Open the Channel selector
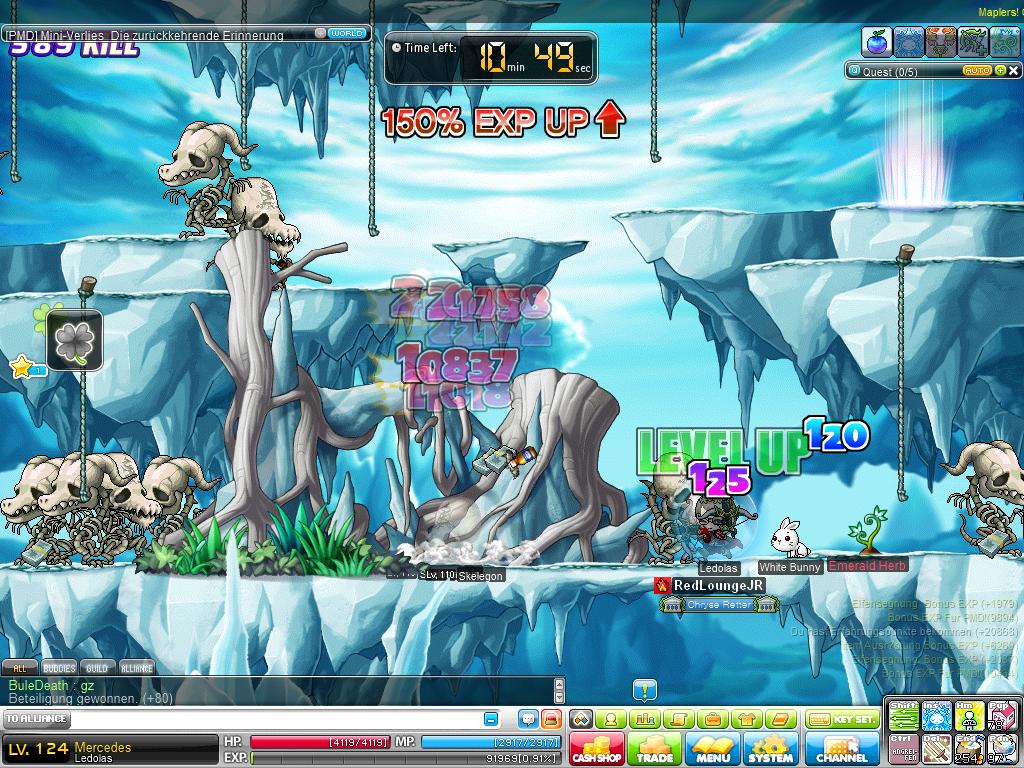 pos(842,749)
